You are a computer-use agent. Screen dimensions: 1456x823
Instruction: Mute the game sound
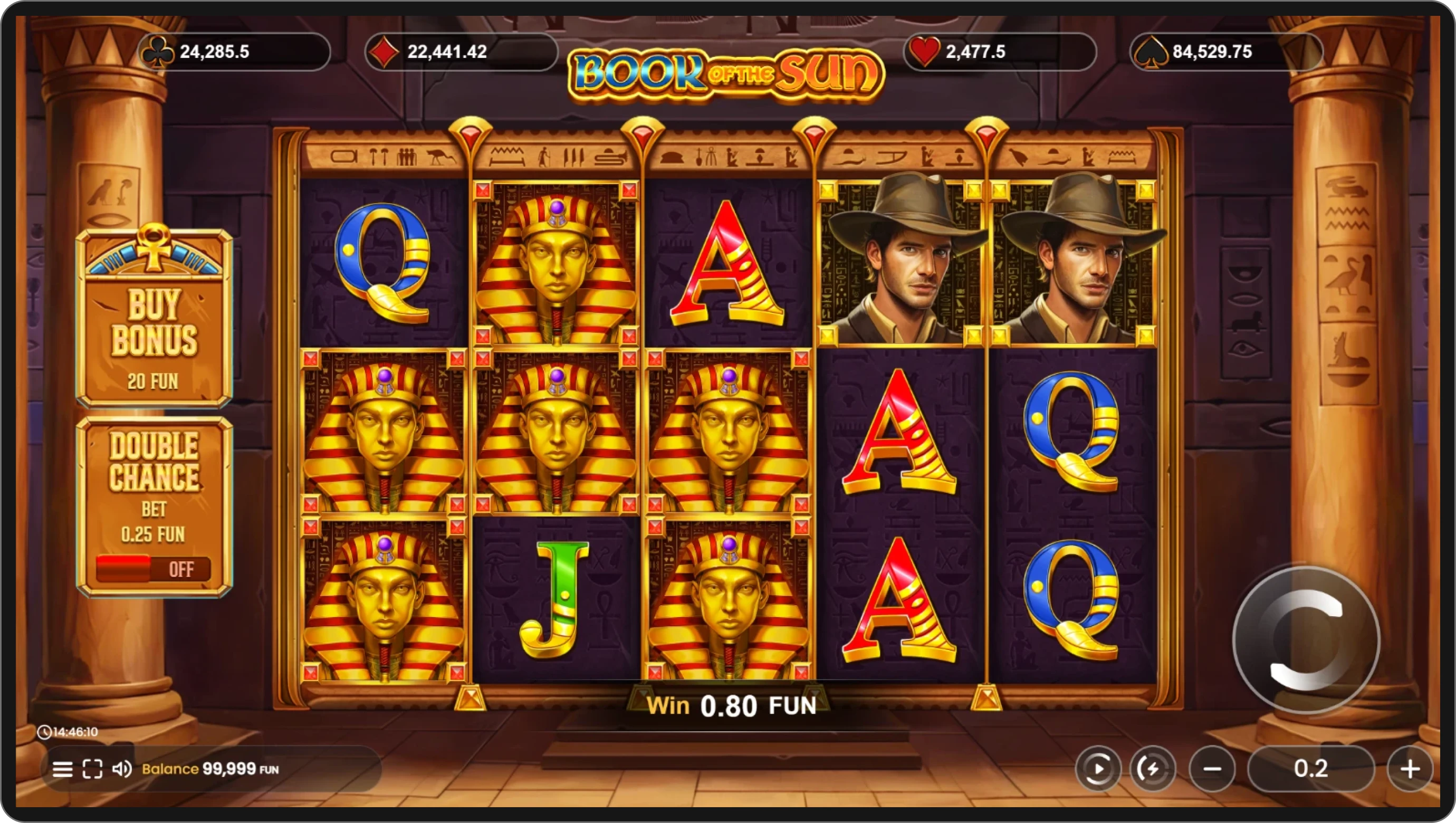pos(121,769)
